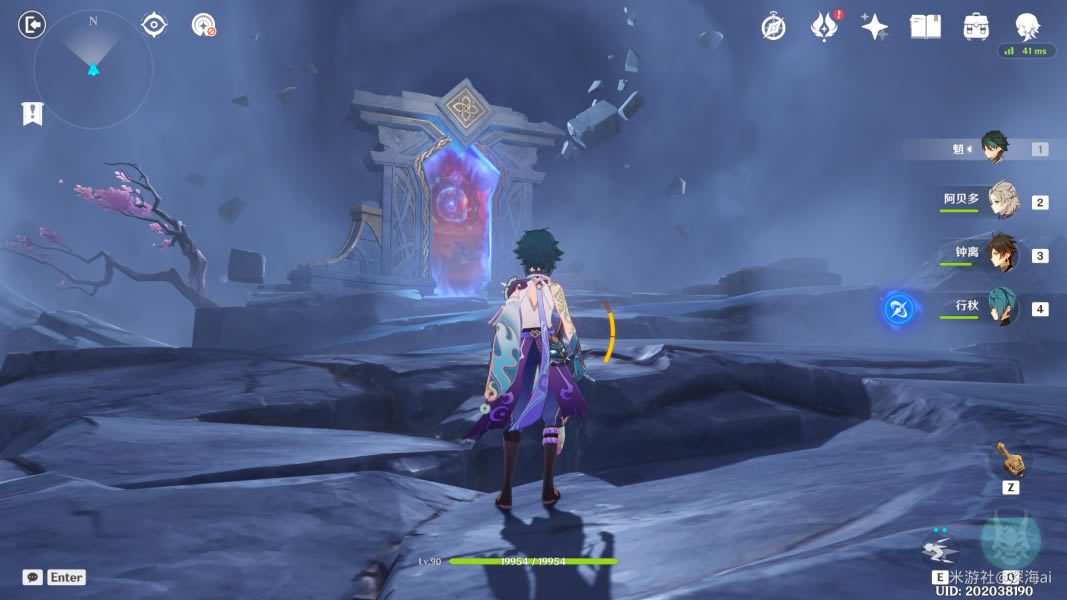
Task: Open the backpack inventory
Action: pos(976,27)
